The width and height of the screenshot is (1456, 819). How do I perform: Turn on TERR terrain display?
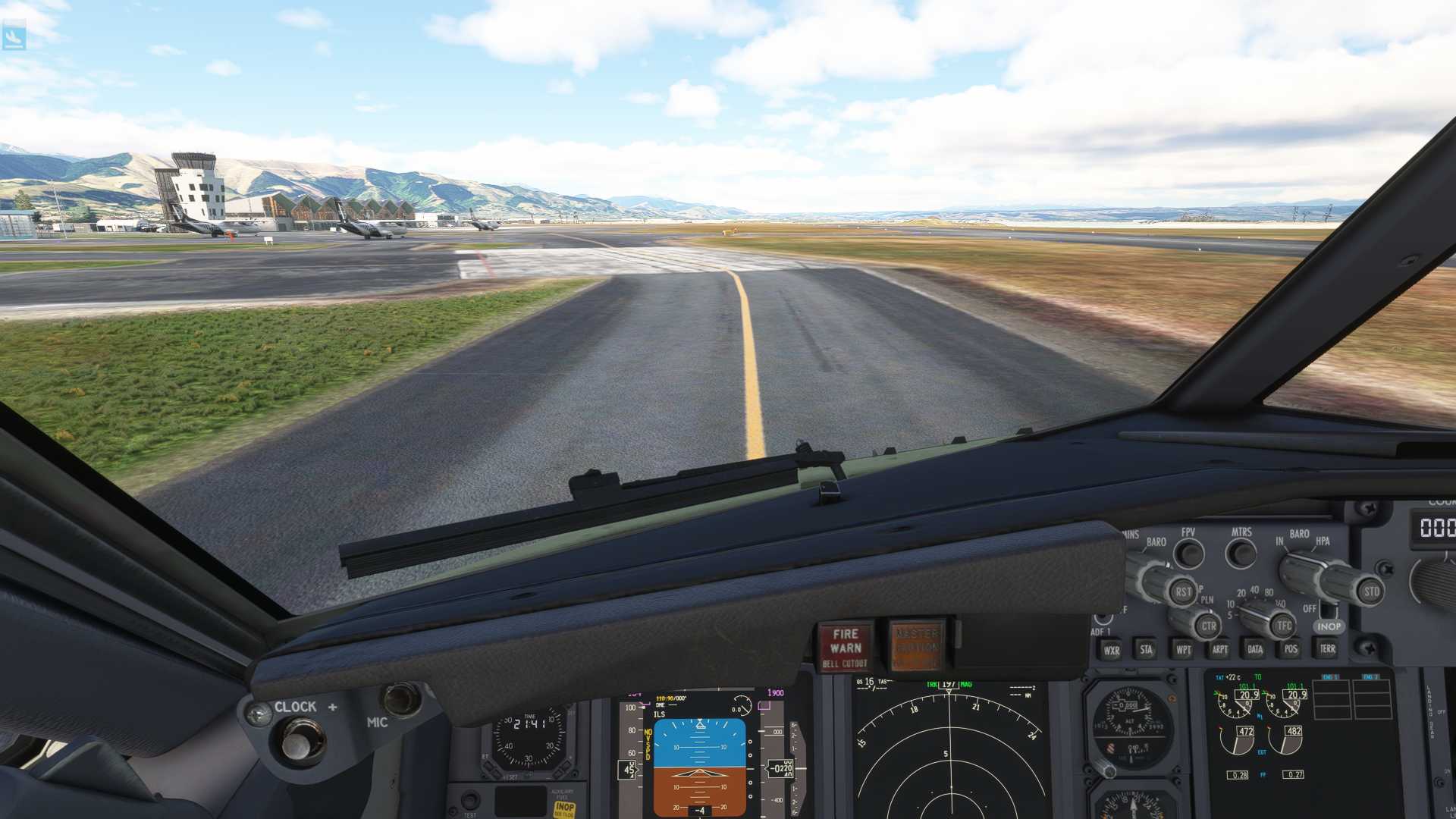point(1327,648)
